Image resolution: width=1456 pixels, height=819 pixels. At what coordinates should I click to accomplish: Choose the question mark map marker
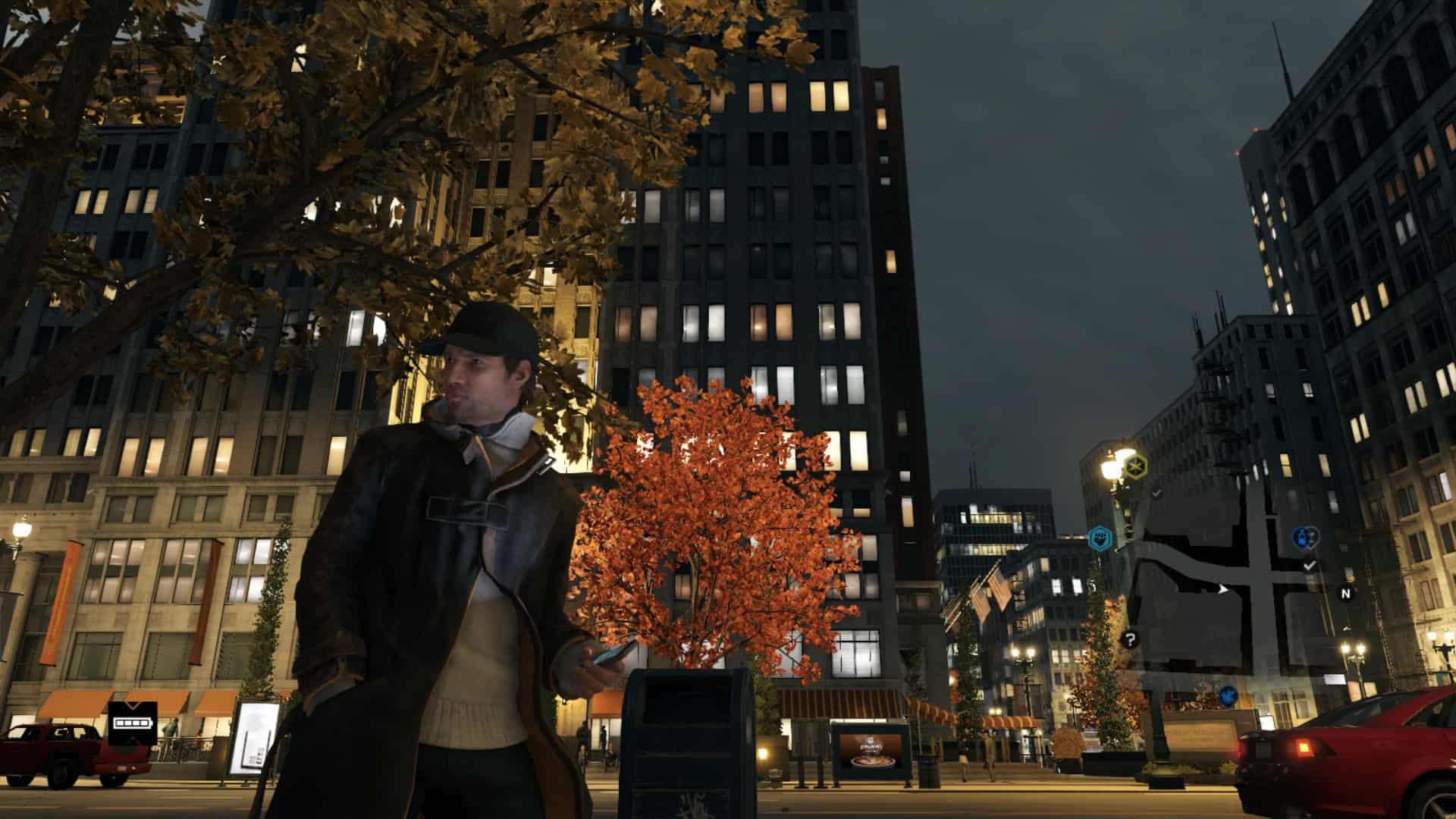click(1130, 639)
